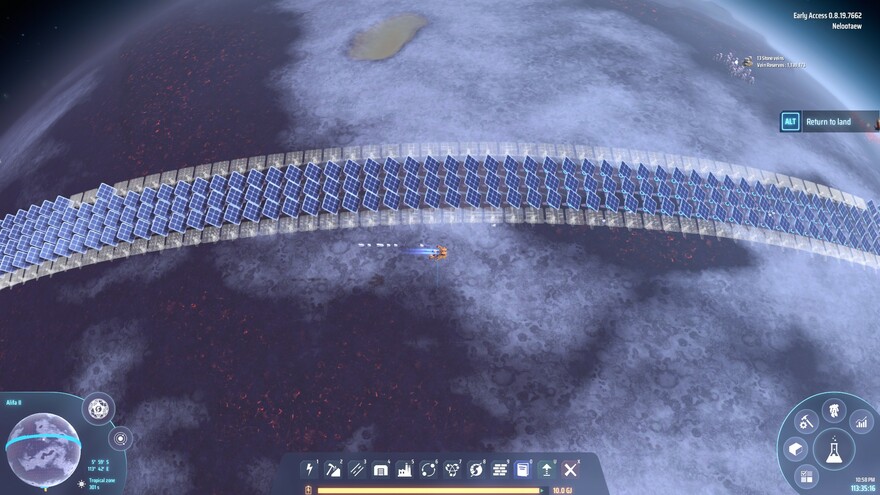Open the foundation brick build category
Screen dimensions: 880x495
tap(500, 469)
